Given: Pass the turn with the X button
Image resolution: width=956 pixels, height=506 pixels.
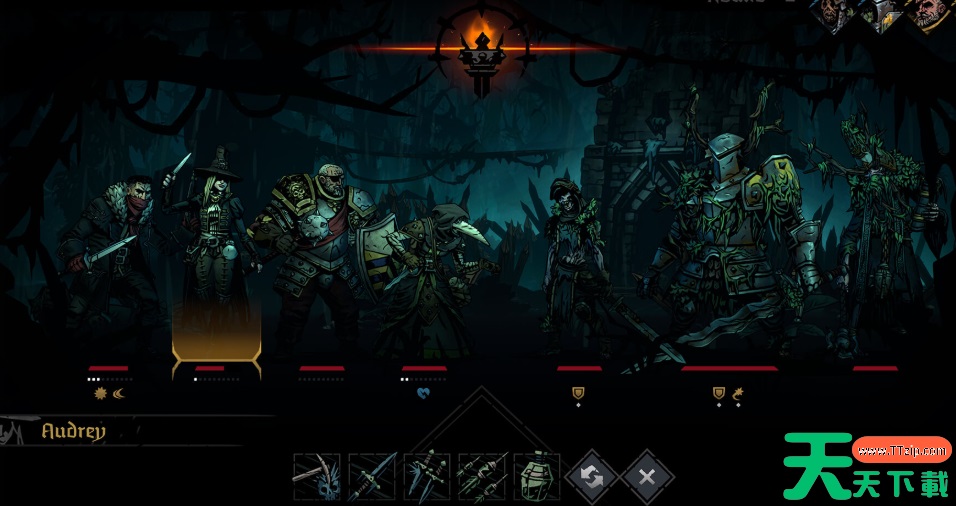Looking at the screenshot, I should click(647, 477).
